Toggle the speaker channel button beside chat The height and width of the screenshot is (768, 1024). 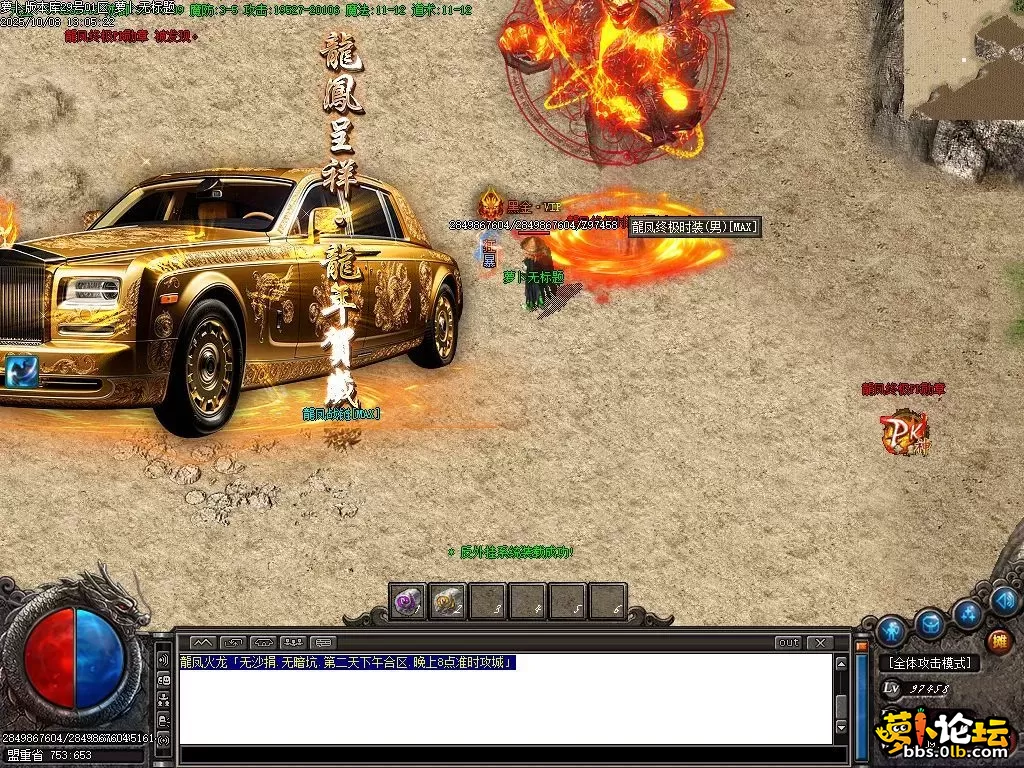(x=163, y=661)
